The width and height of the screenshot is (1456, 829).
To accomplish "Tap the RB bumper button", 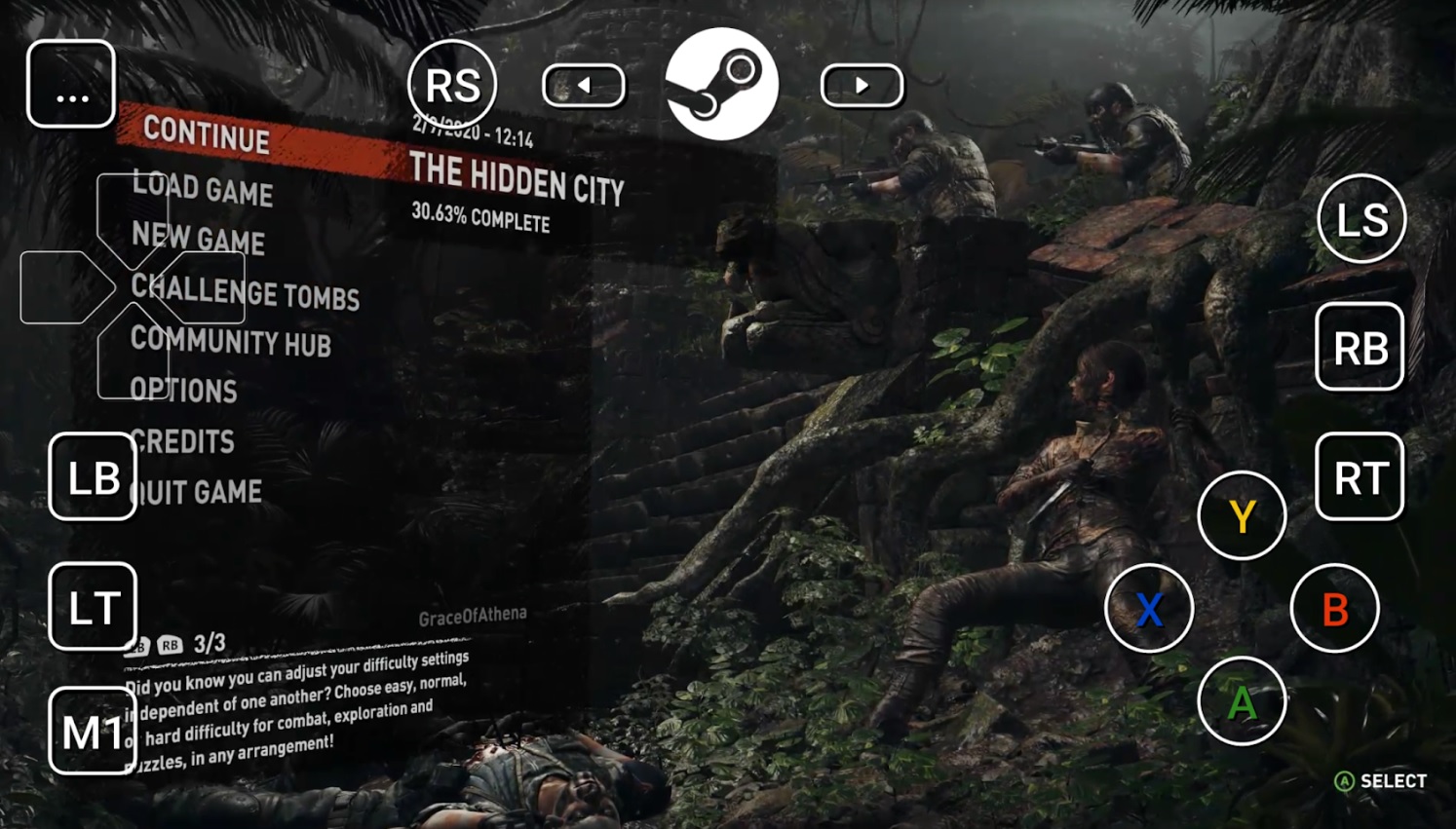I will 1360,348.
